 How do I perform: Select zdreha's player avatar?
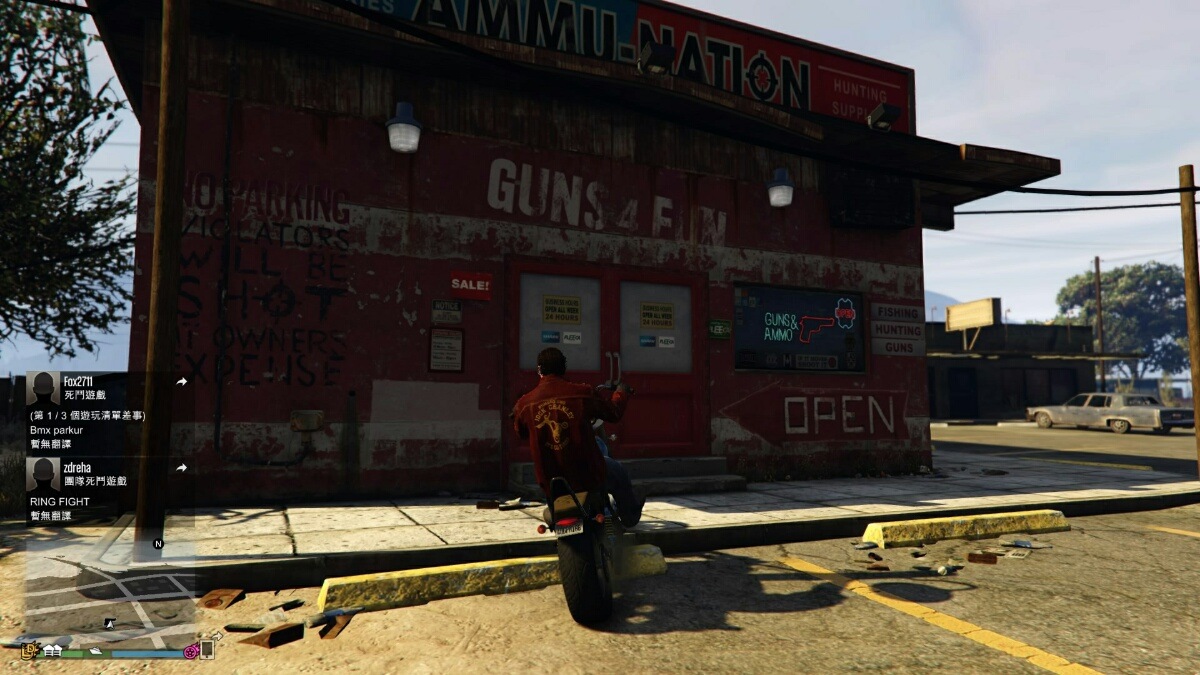click(x=43, y=474)
